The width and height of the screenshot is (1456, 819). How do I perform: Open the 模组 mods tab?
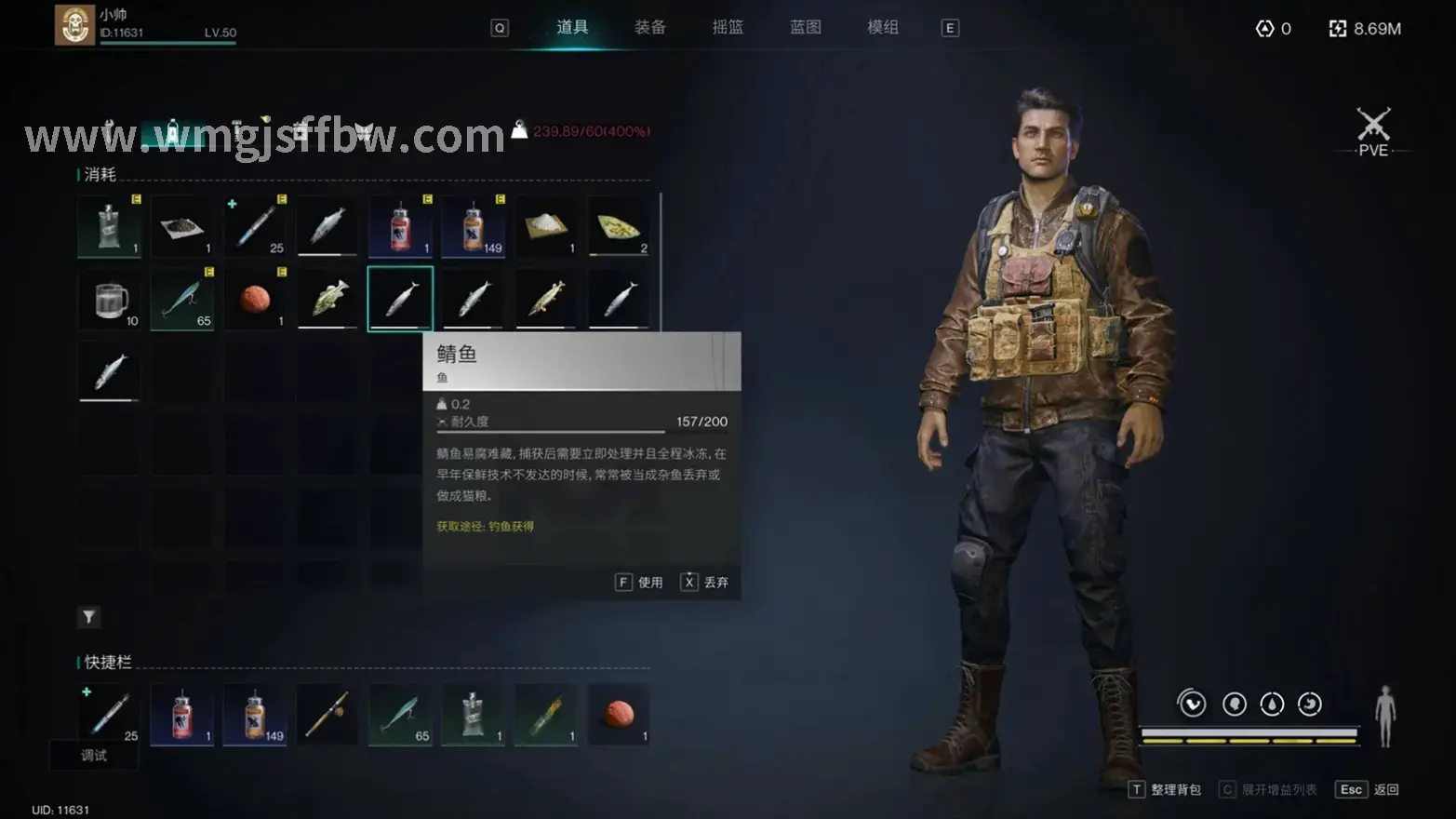883,27
